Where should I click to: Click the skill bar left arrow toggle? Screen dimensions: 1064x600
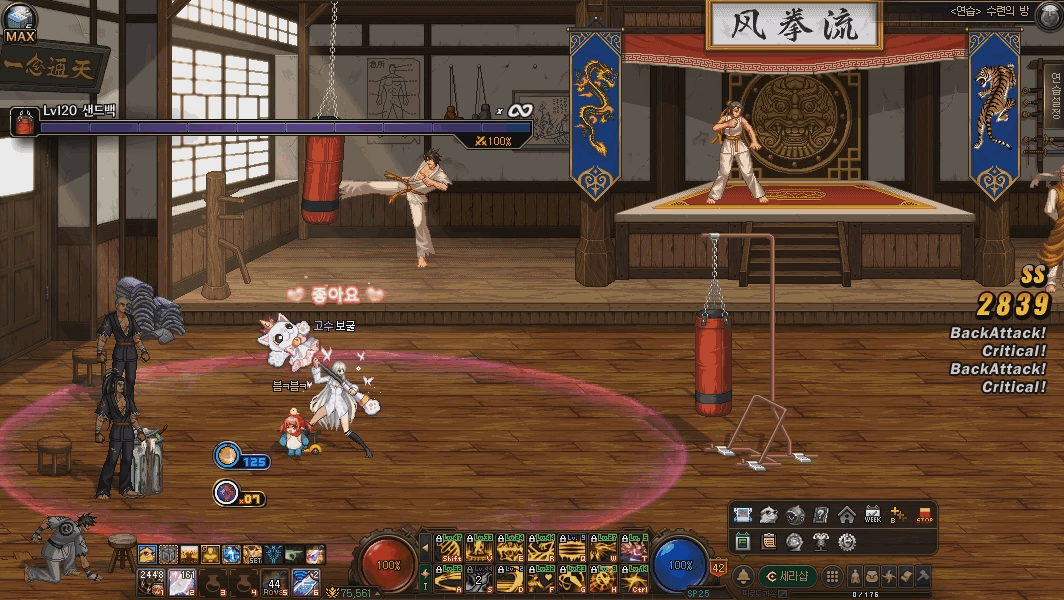pyautogui.click(x=425, y=549)
